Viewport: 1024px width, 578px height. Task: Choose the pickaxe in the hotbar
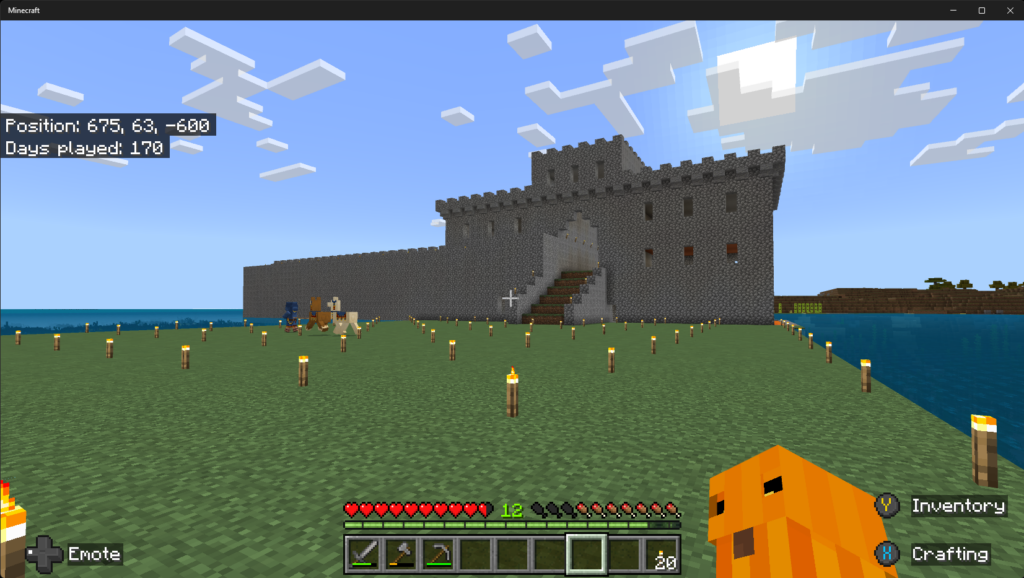click(437, 553)
